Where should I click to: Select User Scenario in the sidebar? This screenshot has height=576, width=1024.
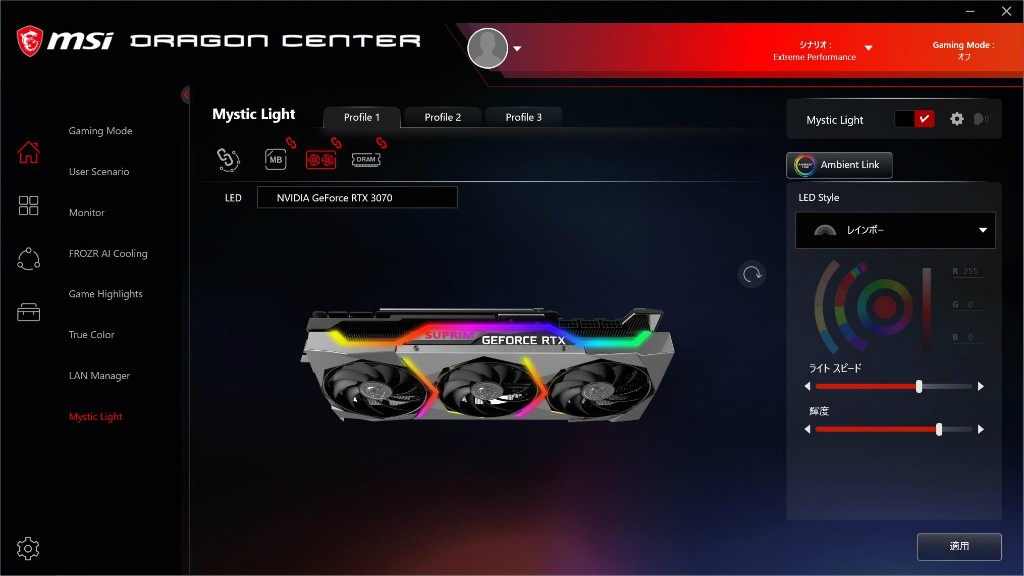(99, 172)
